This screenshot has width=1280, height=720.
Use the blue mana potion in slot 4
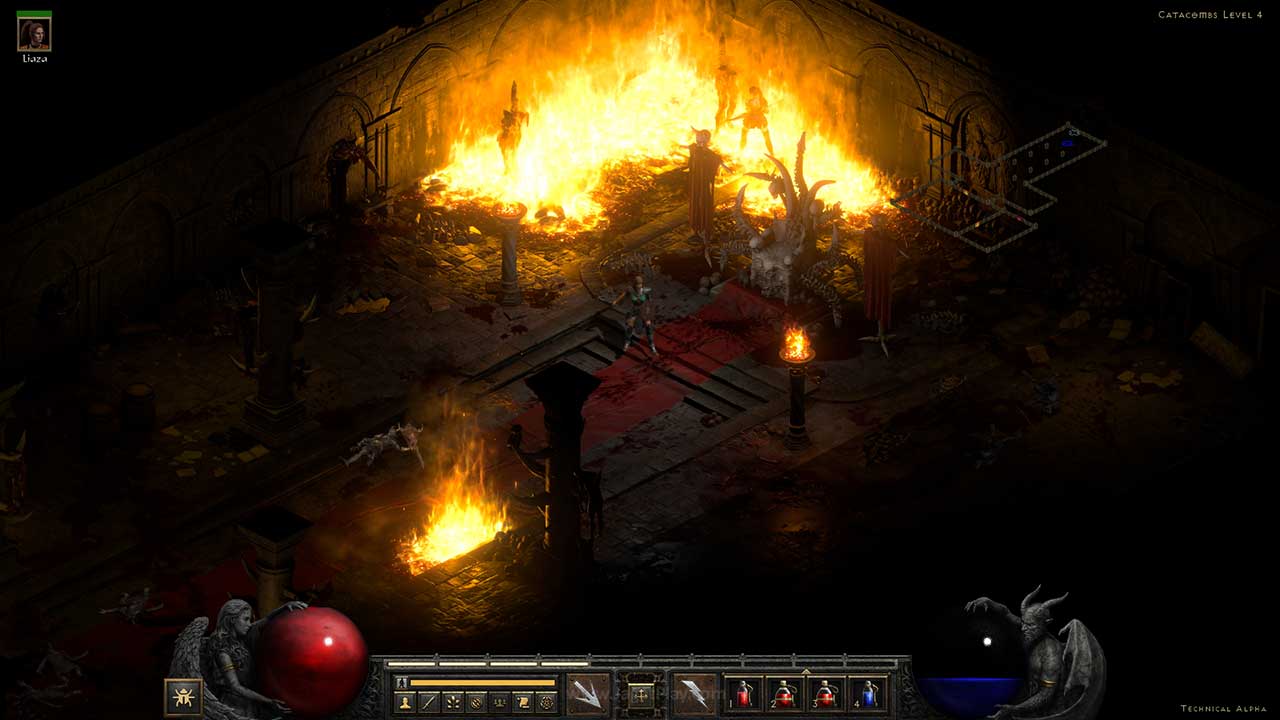[869, 694]
